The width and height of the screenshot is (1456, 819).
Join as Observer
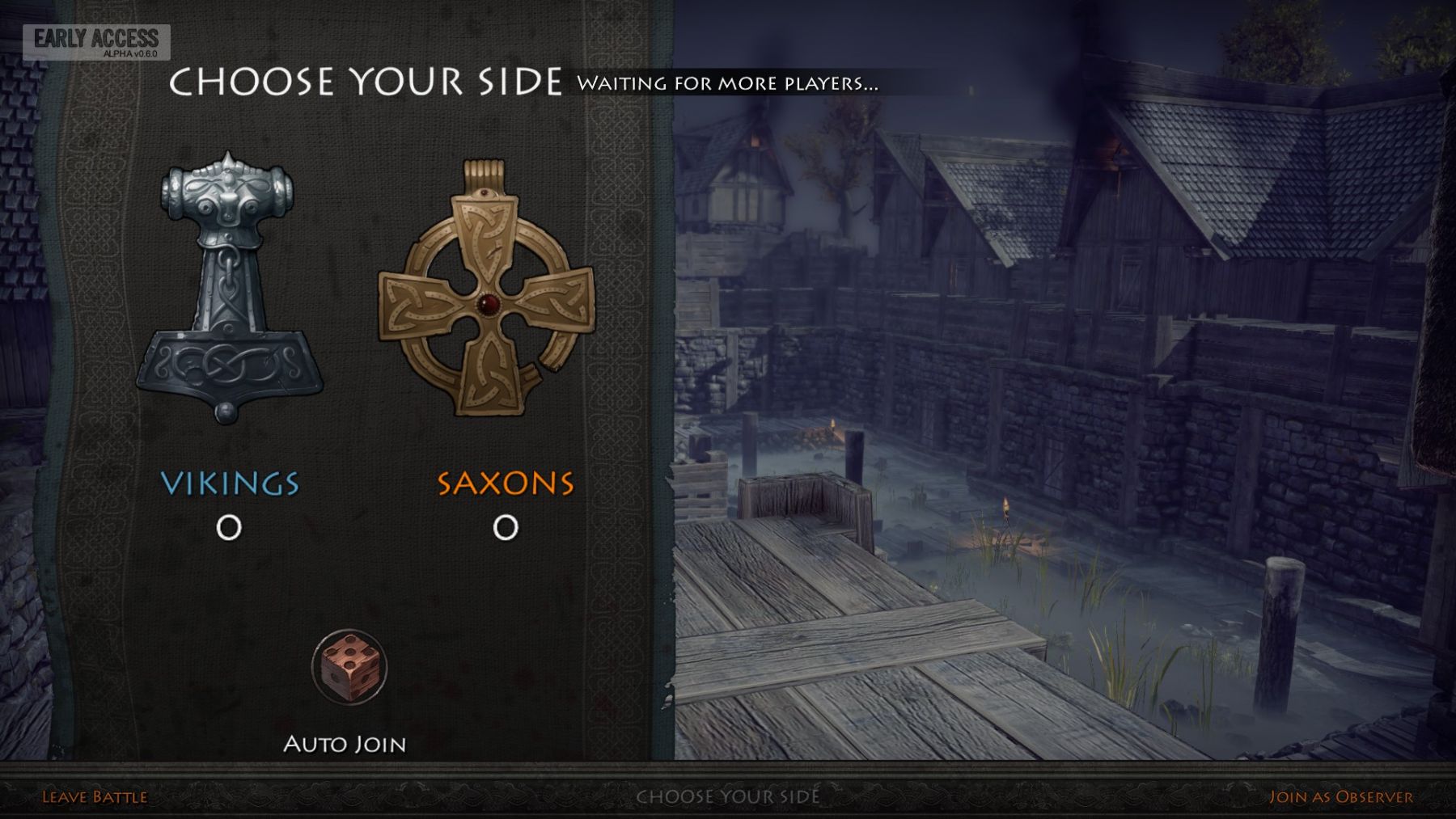tap(1340, 797)
